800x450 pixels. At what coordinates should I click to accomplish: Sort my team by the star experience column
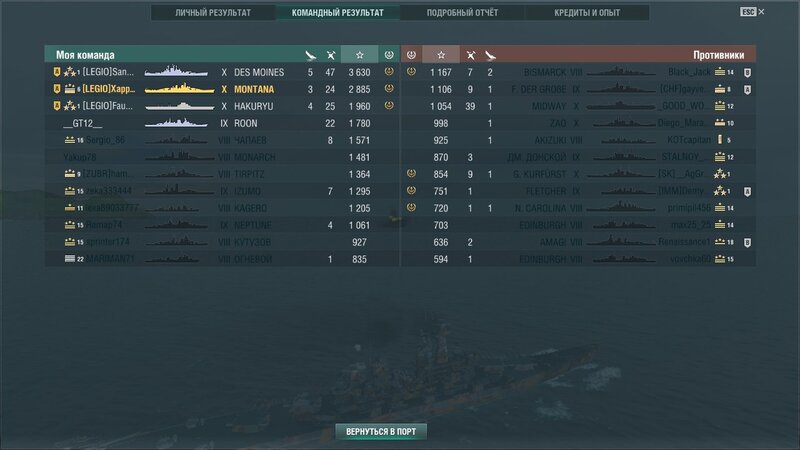point(360,54)
